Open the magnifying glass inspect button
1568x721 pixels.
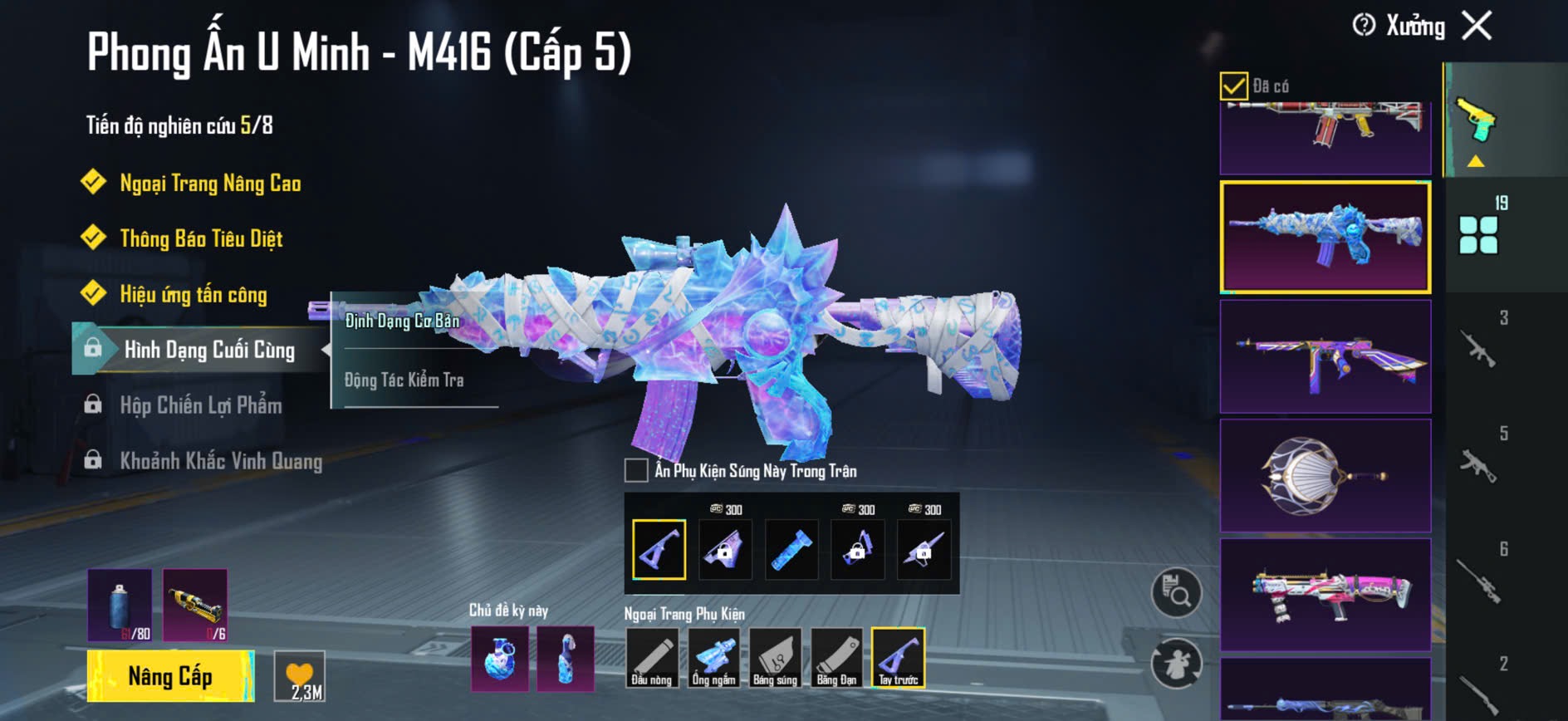pyautogui.click(x=1176, y=592)
